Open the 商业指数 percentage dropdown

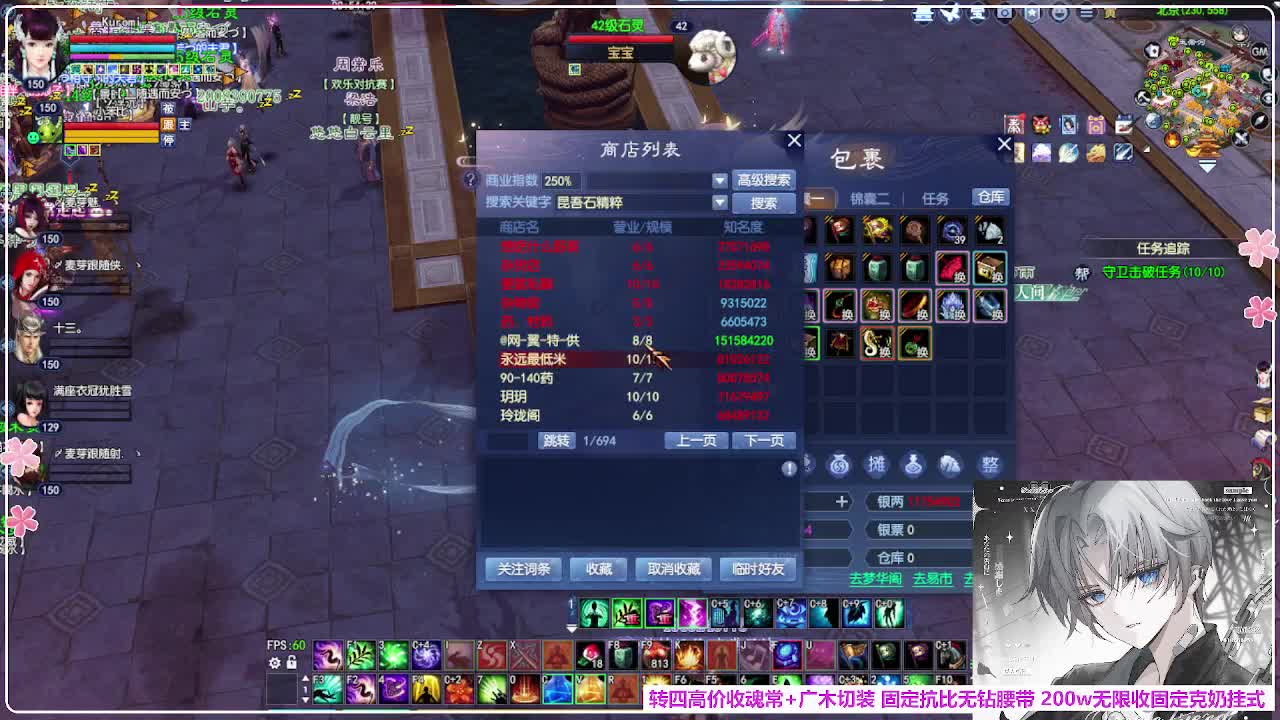tap(718, 180)
